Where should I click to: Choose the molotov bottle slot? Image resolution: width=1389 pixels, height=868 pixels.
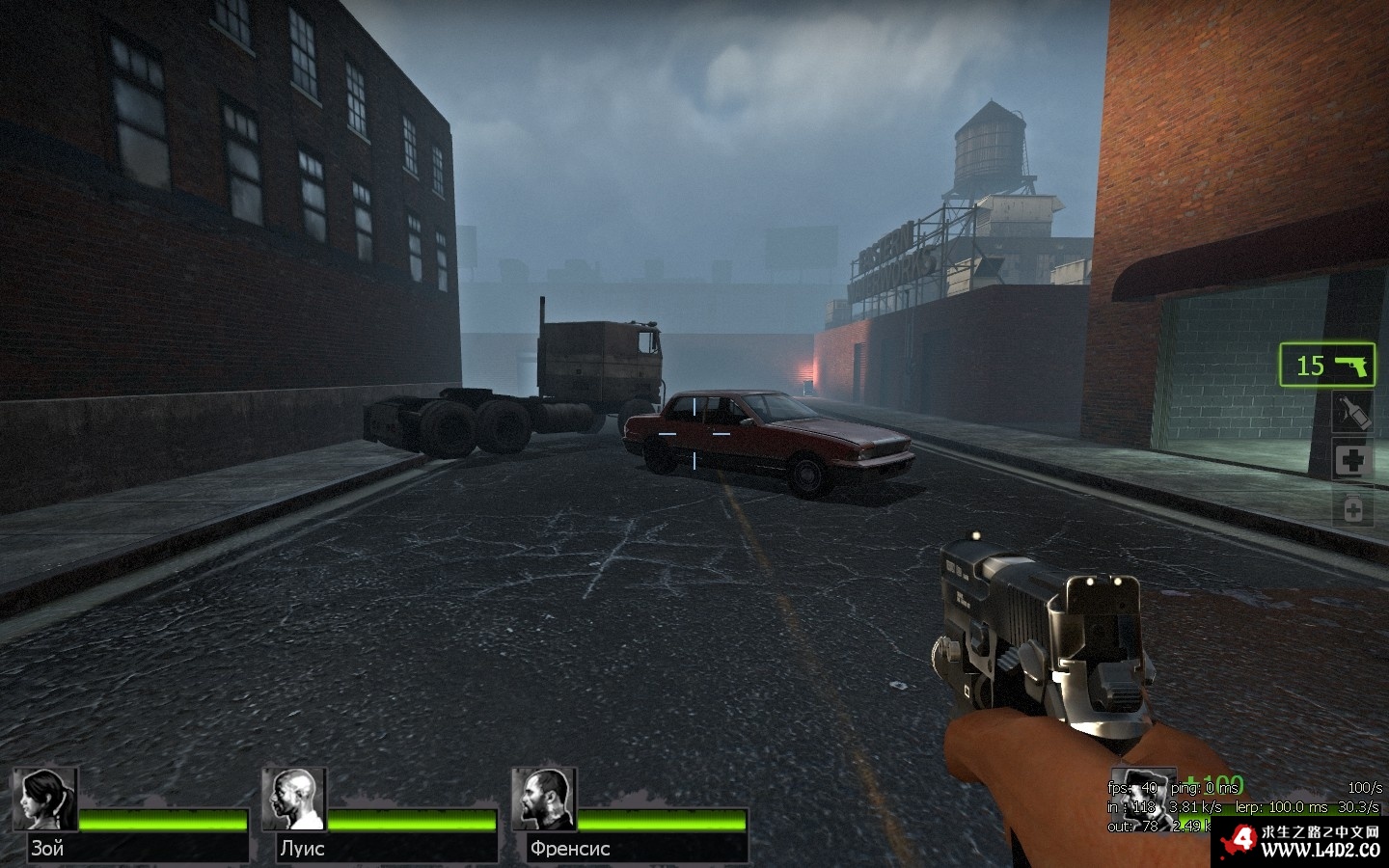(x=1352, y=413)
